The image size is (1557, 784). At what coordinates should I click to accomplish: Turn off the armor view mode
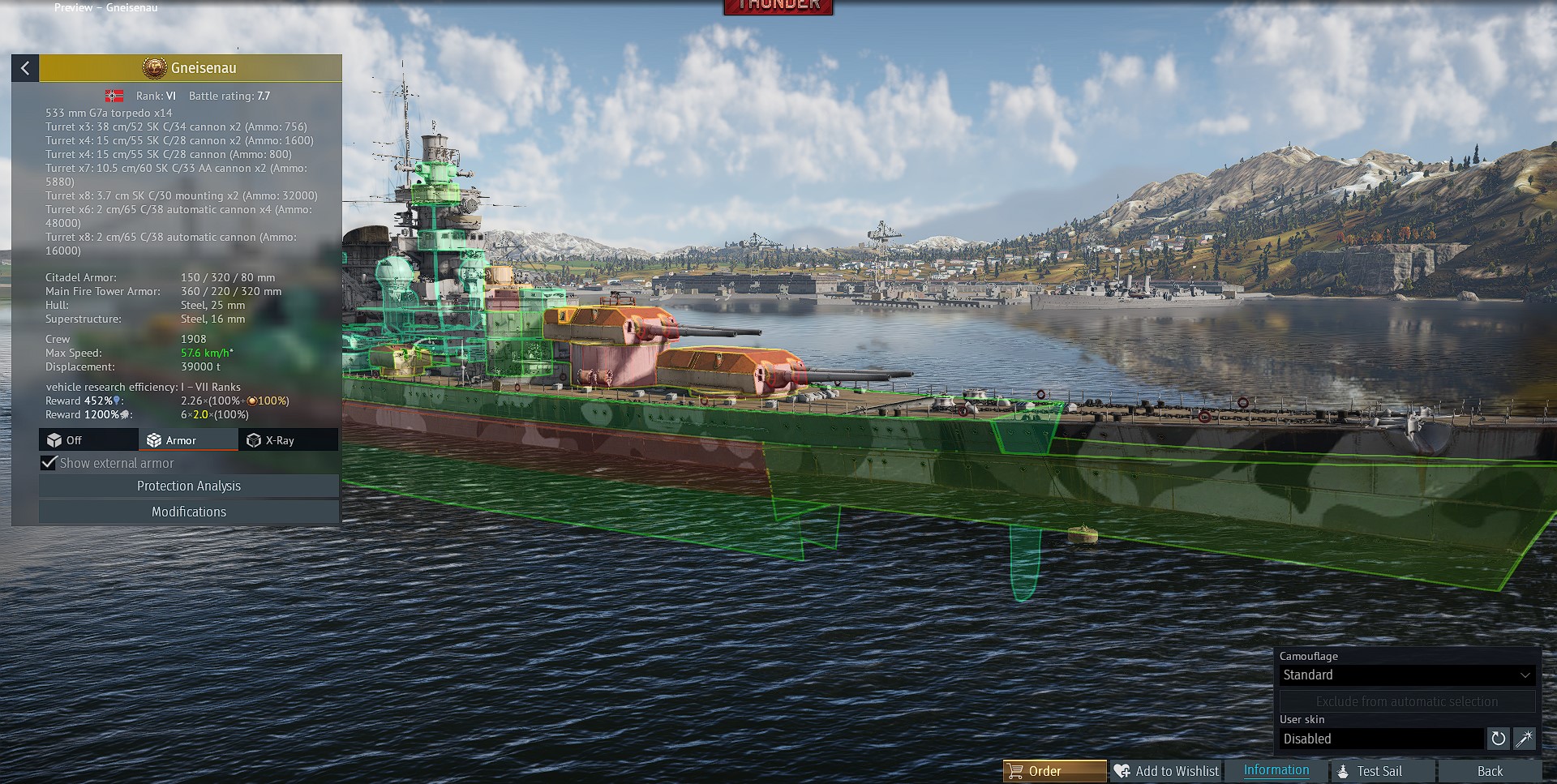(x=88, y=440)
